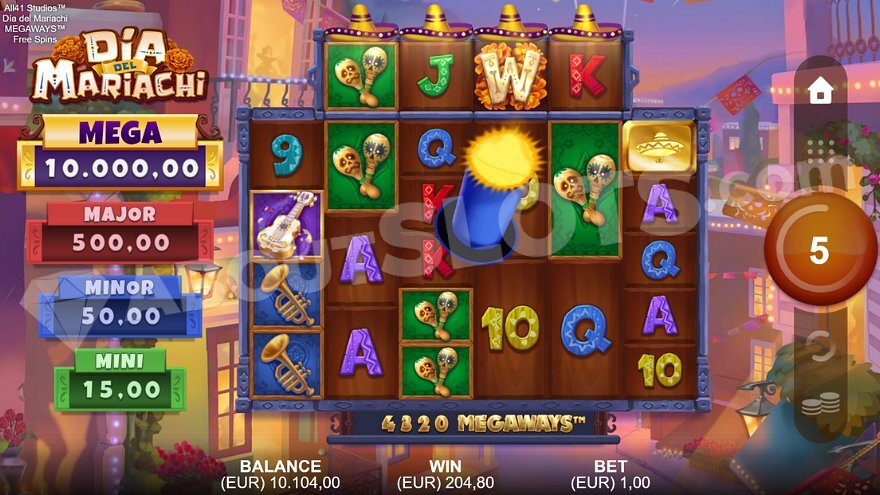
Task: Open the coin stack bet settings
Action: 820,406
